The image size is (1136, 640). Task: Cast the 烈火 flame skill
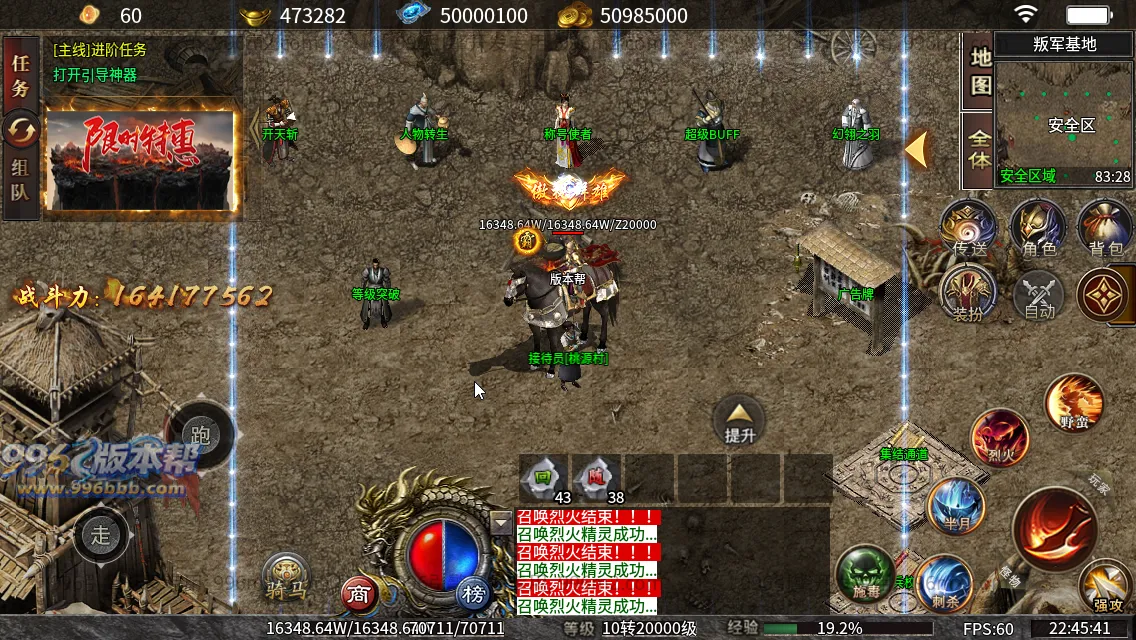point(999,437)
